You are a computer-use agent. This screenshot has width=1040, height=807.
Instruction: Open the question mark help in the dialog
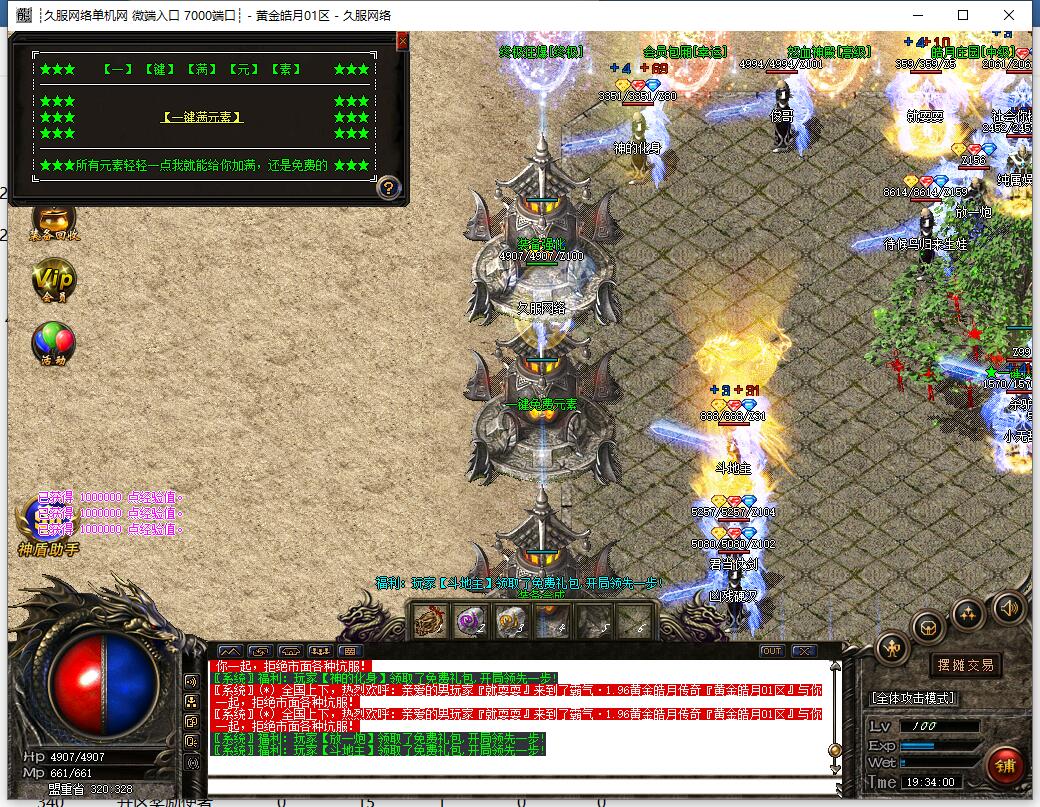click(389, 187)
